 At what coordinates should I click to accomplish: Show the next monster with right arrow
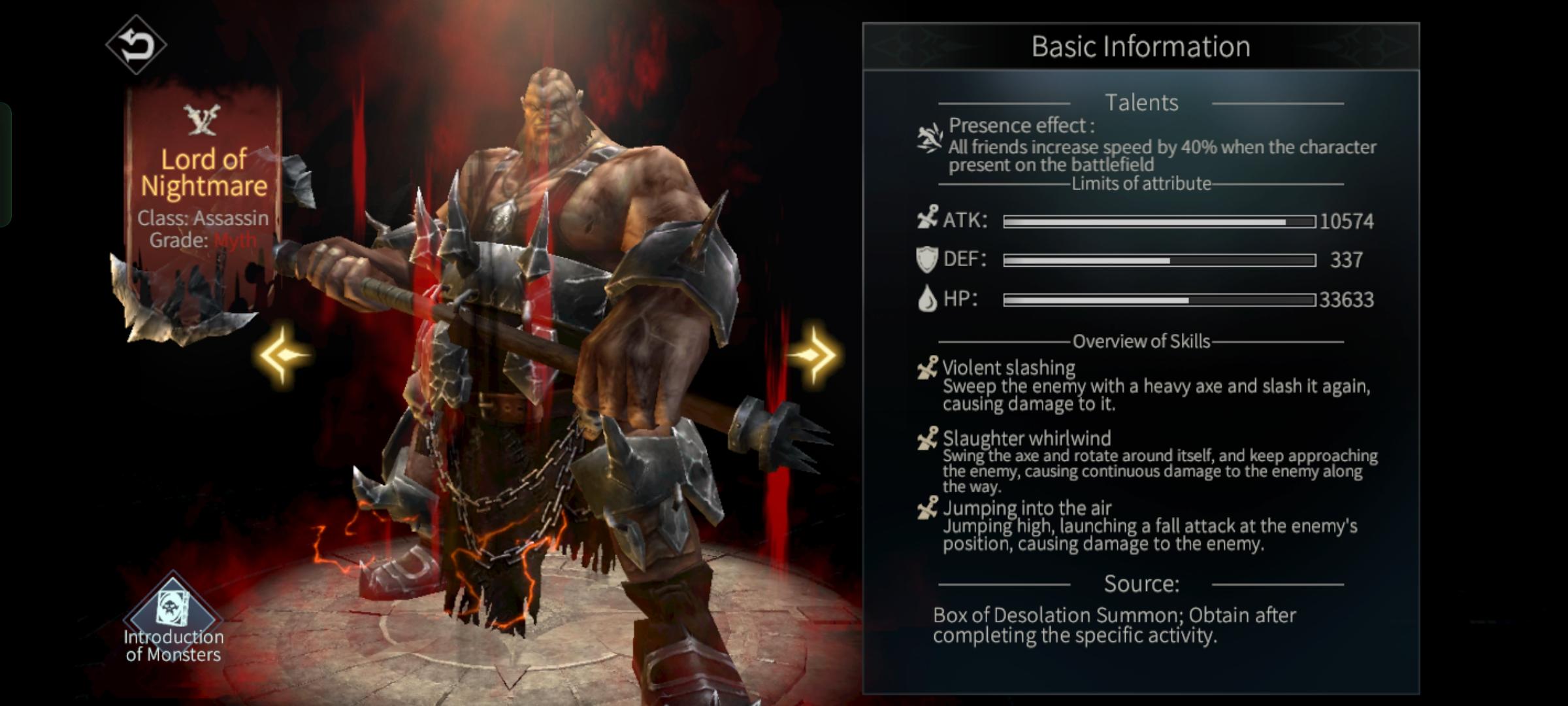812,355
